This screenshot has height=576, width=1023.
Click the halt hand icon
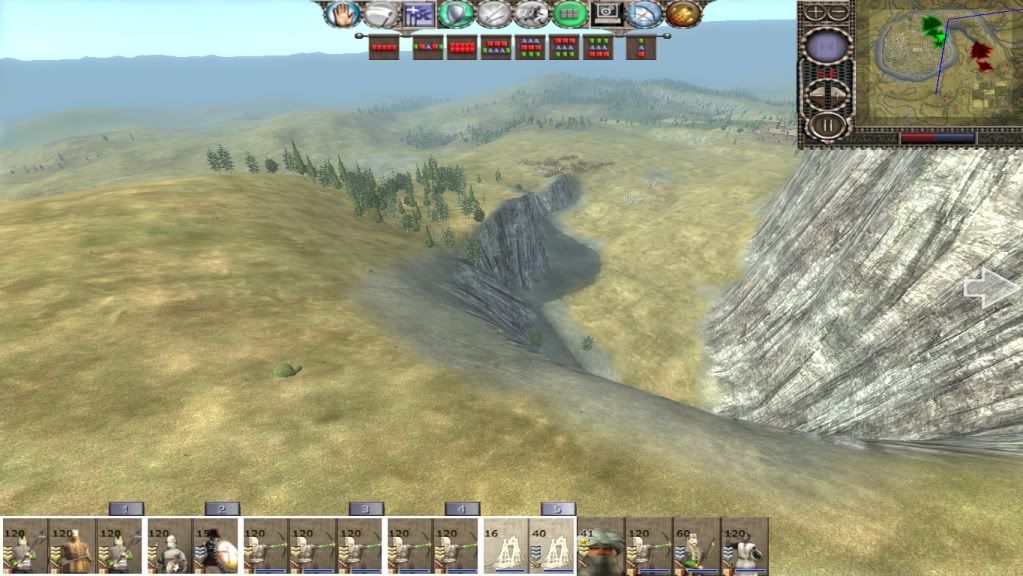tap(344, 14)
